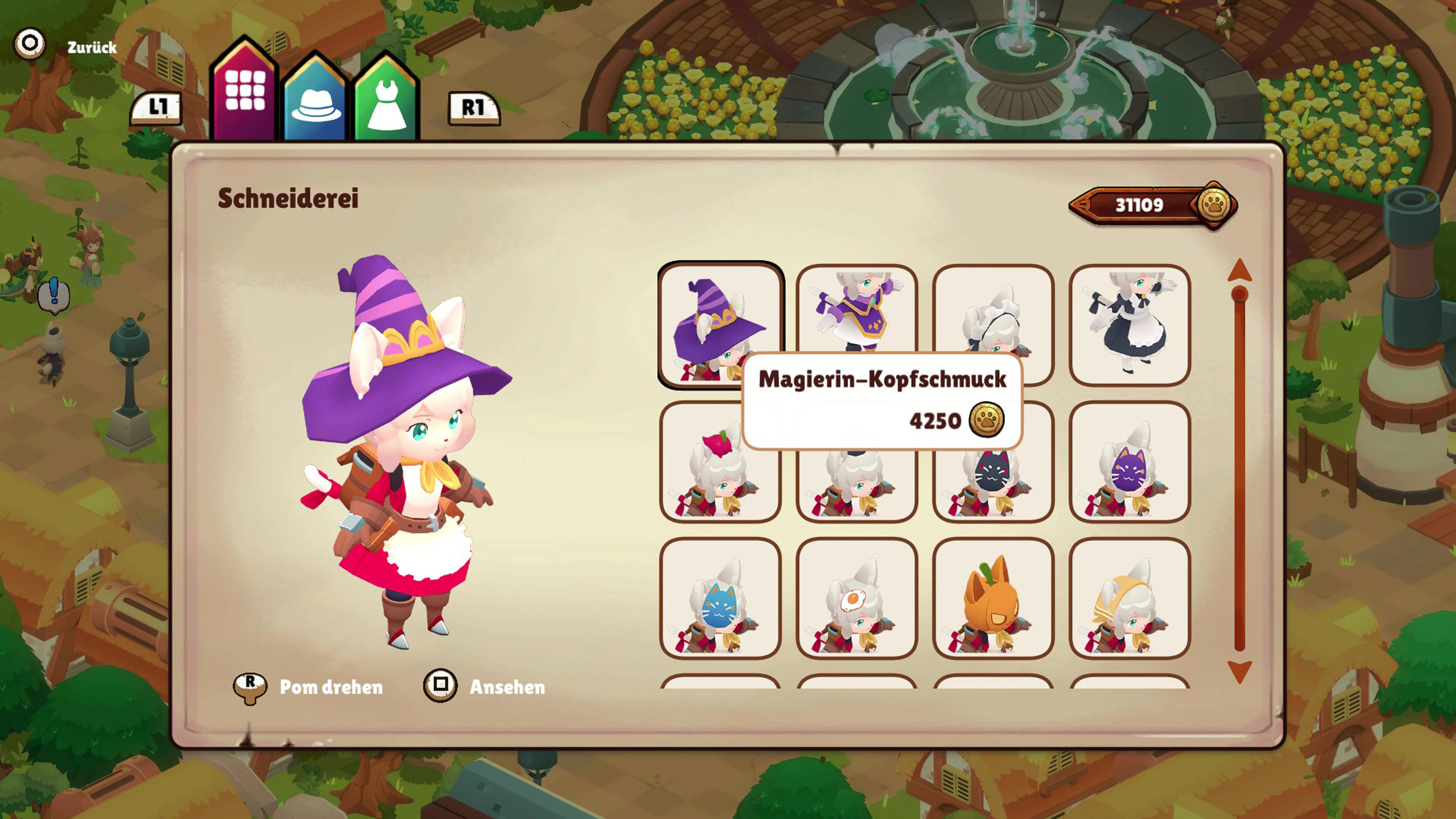Image resolution: width=1456 pixels, height=819 pixels.
Task: Click the down arrow of the item list
Action: click(x=1239, y=672)
